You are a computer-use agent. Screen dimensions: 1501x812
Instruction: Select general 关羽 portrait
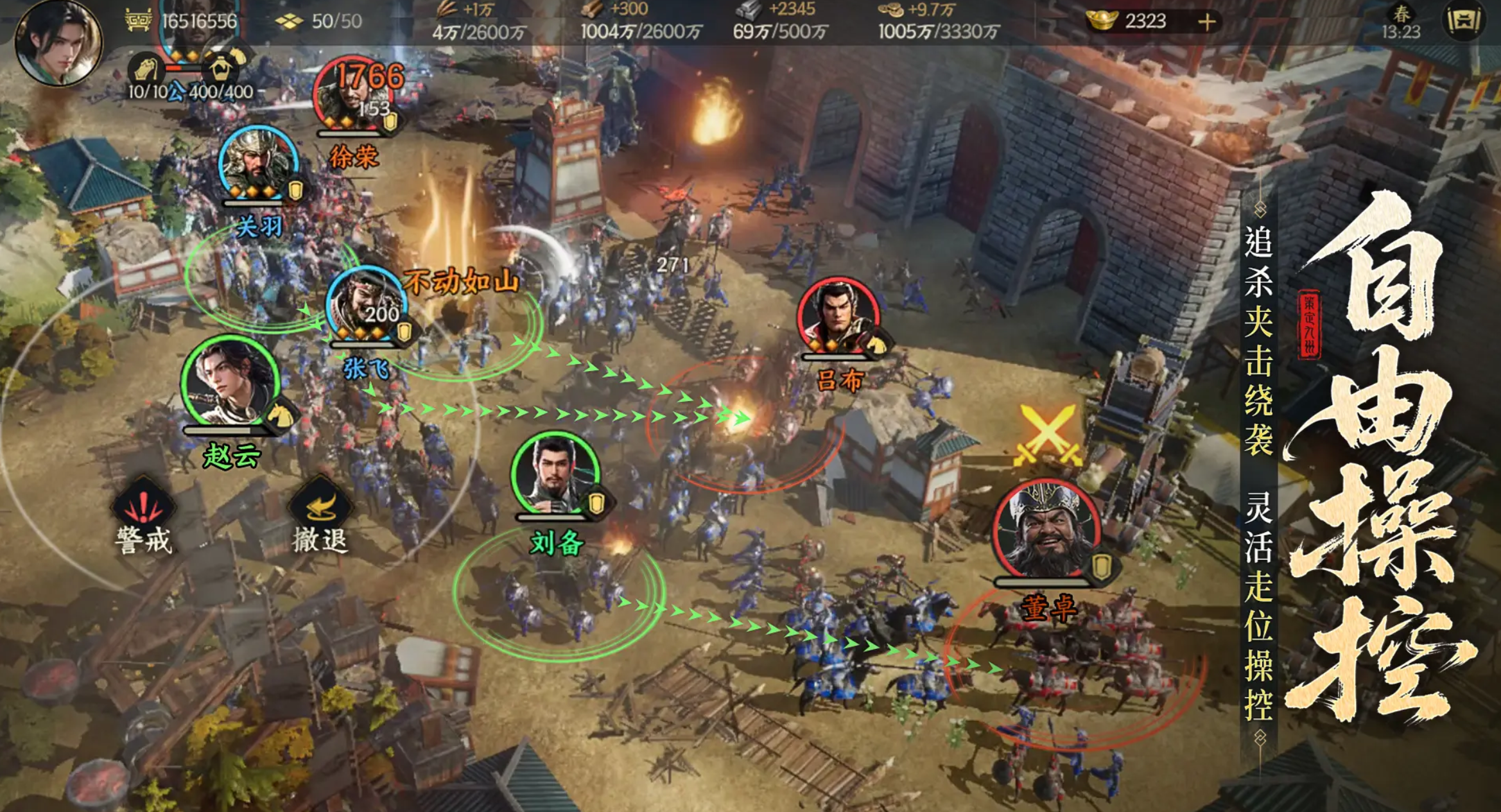[x=257, y=164]
